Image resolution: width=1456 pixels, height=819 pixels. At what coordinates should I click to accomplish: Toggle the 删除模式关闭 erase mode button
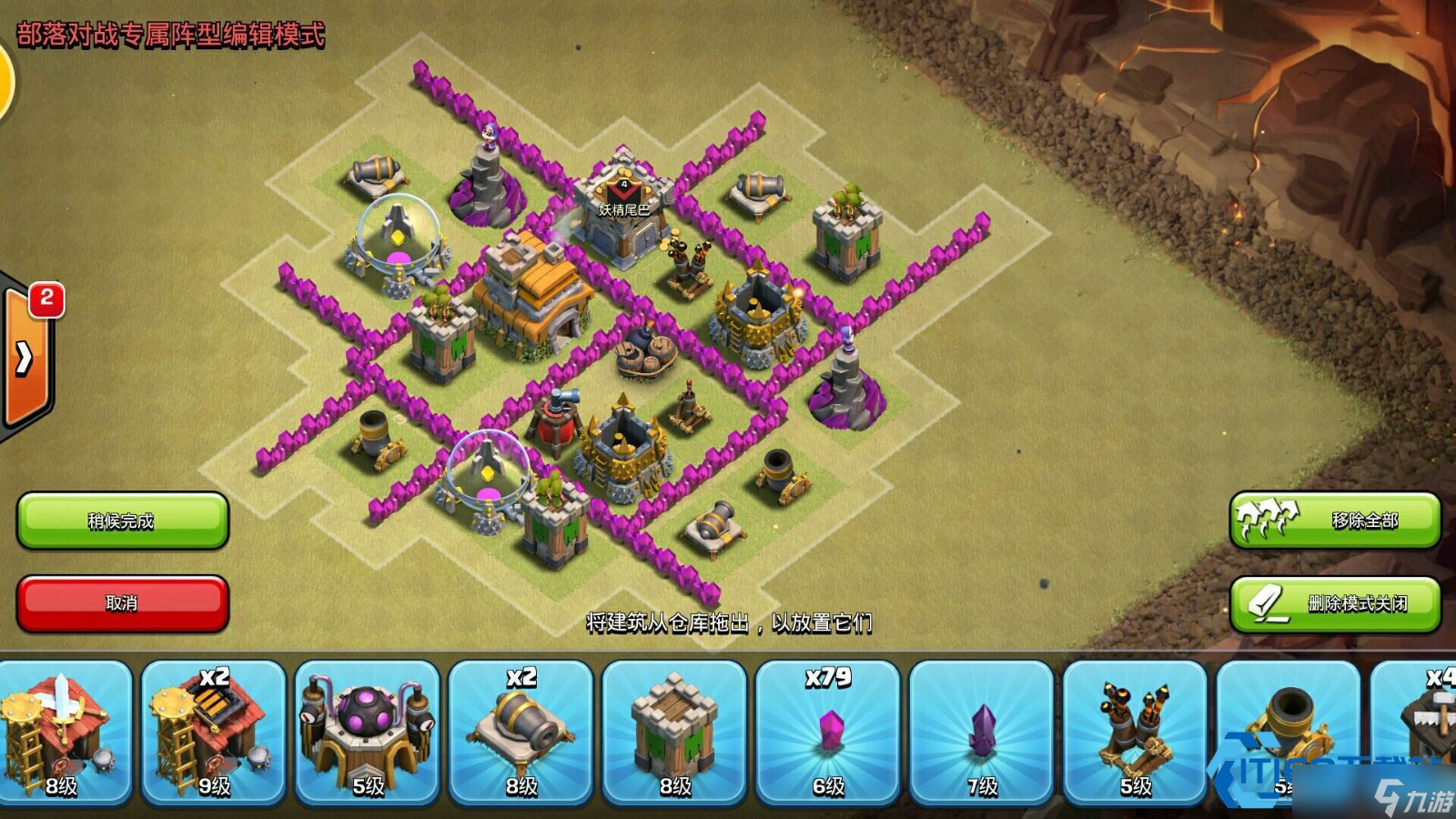(x=1334, y=602)
